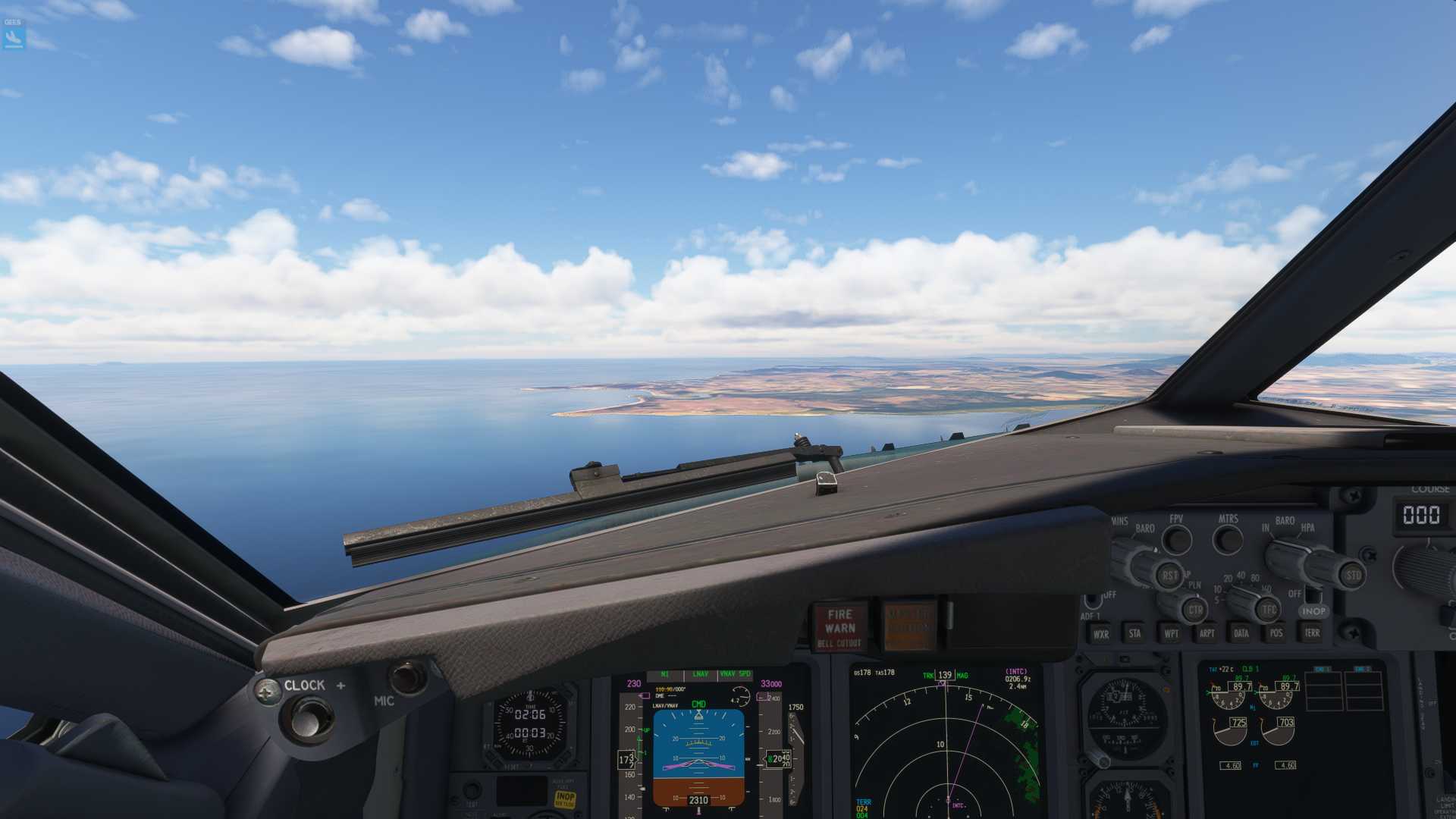Click the CTR map center knob button
Image resolution: width=1456 pixels, height=819 pixels.
pos(1195,610)
